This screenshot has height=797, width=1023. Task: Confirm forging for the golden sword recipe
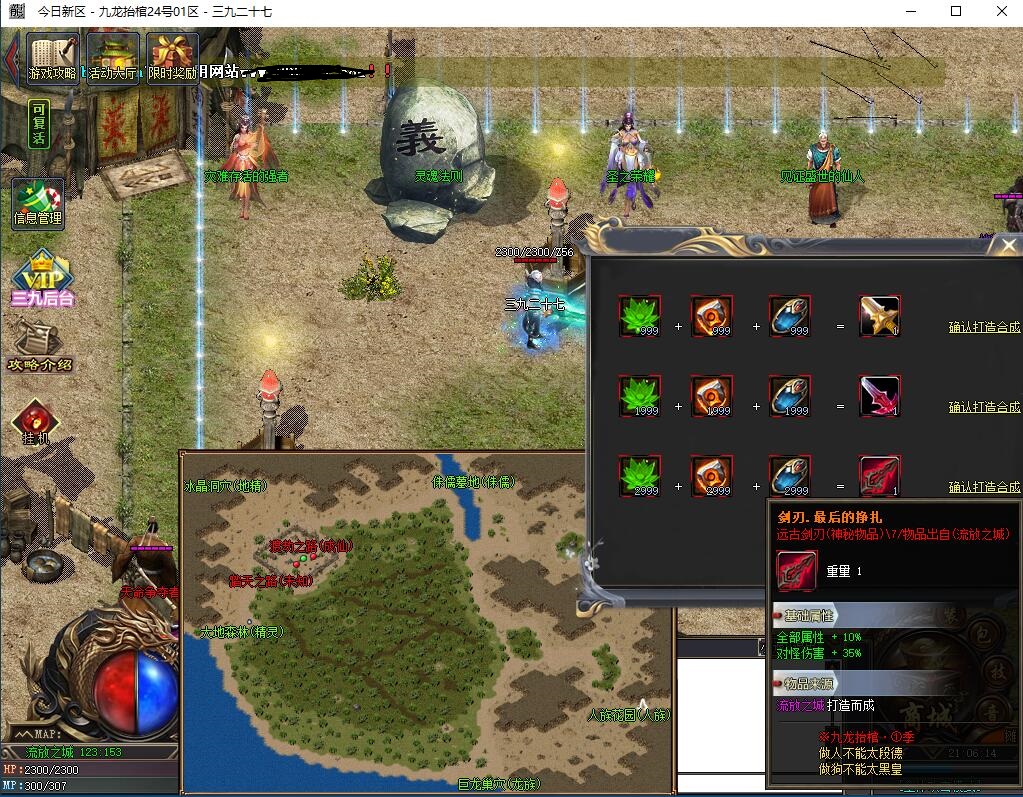(984, 327)
